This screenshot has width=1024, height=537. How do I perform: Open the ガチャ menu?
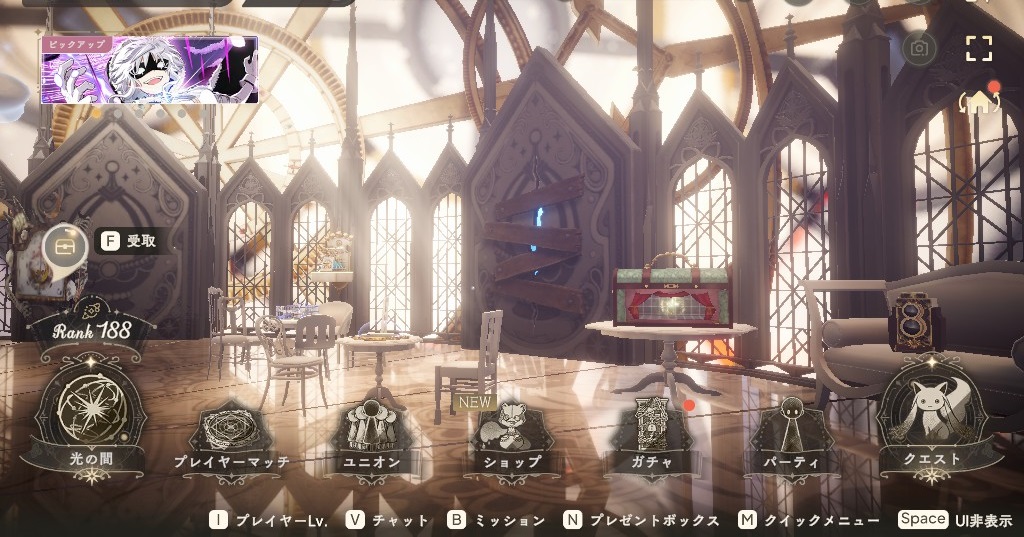pyautogui.click(x=650, y=437)
